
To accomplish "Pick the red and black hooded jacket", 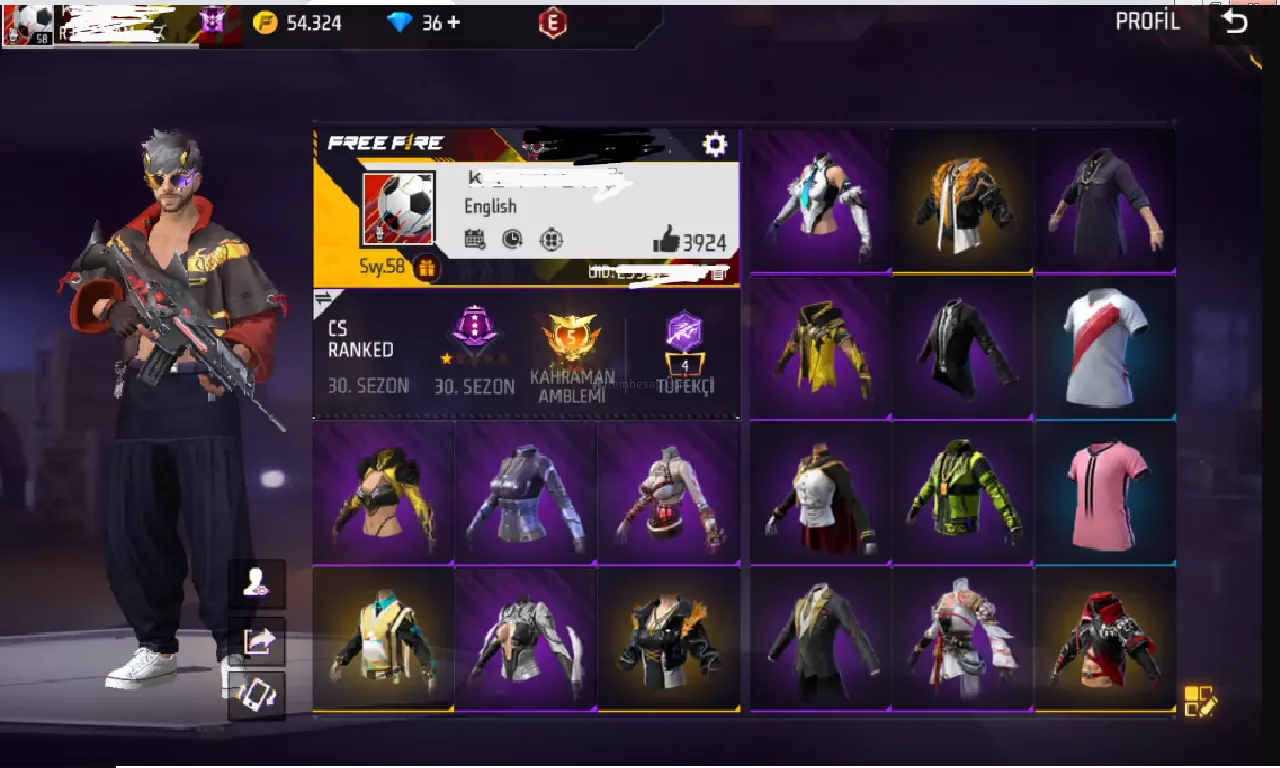I will [x=1106, y=640].
